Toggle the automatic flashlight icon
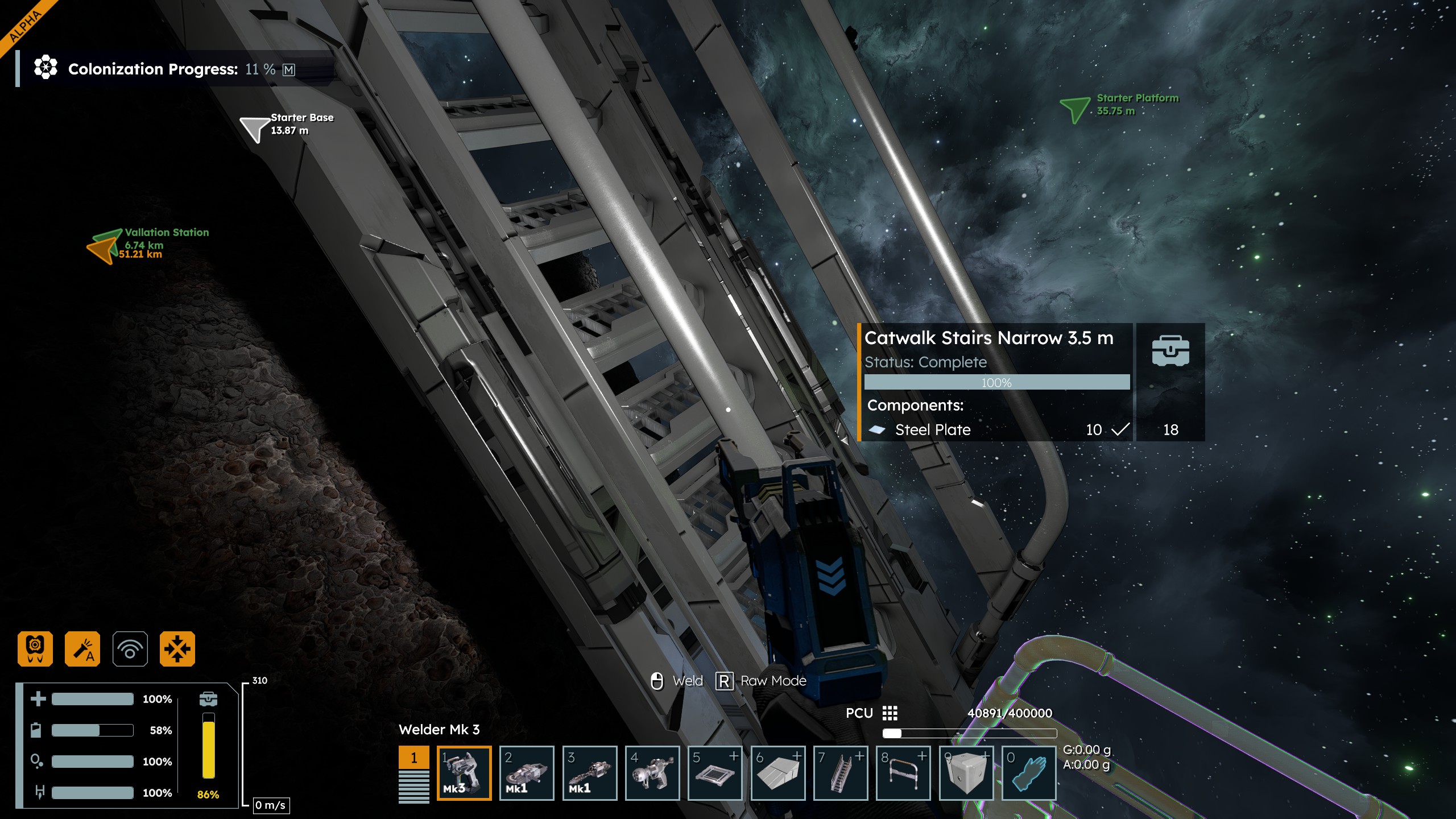The width and height of the screenshot is (1456, 819). point(82,648)
